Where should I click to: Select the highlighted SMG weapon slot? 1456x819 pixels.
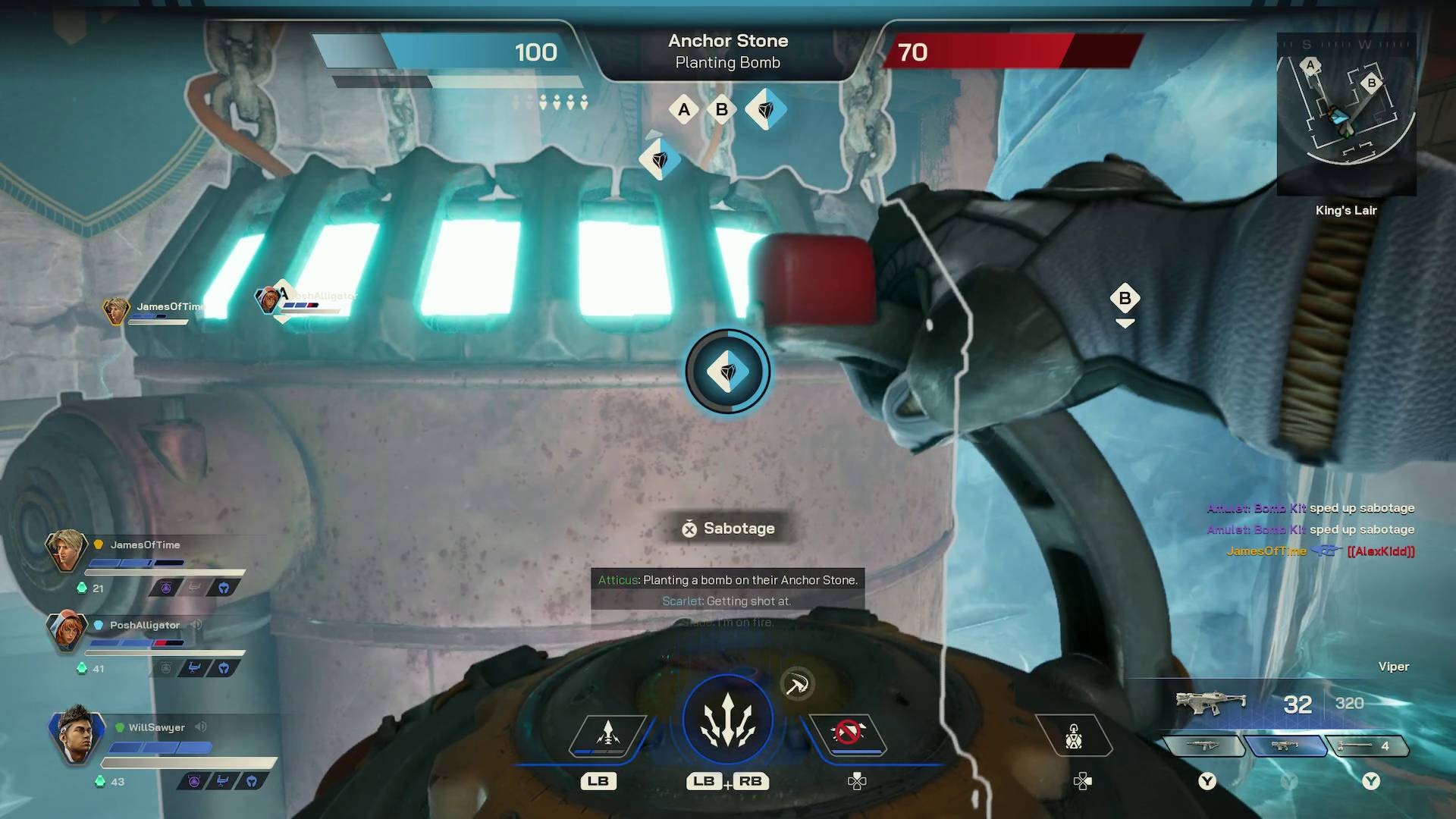point(1285,745)
